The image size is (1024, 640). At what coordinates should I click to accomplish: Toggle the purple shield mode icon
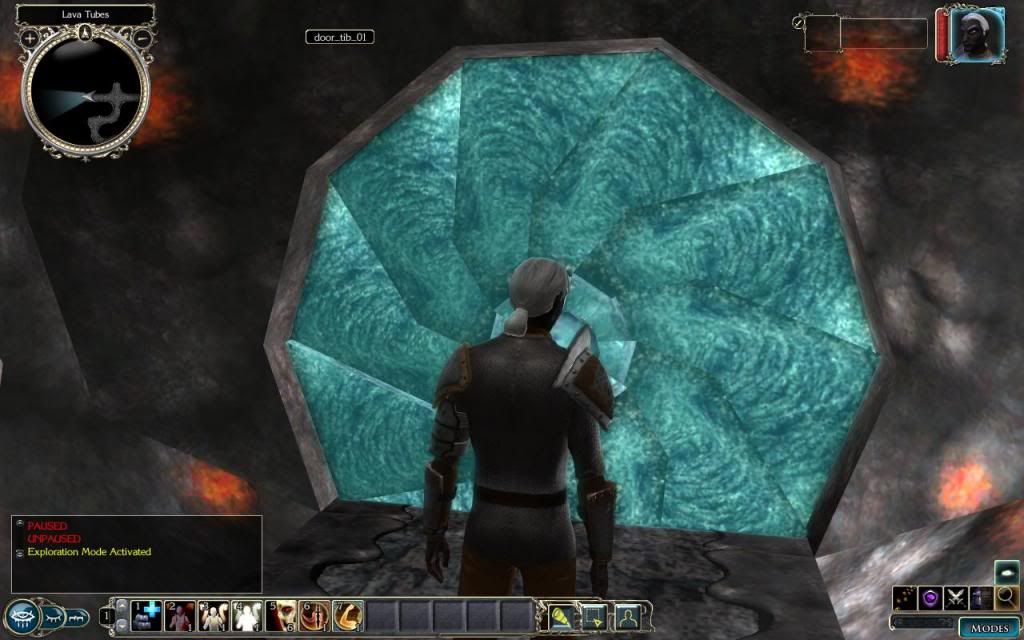(932, 597)
